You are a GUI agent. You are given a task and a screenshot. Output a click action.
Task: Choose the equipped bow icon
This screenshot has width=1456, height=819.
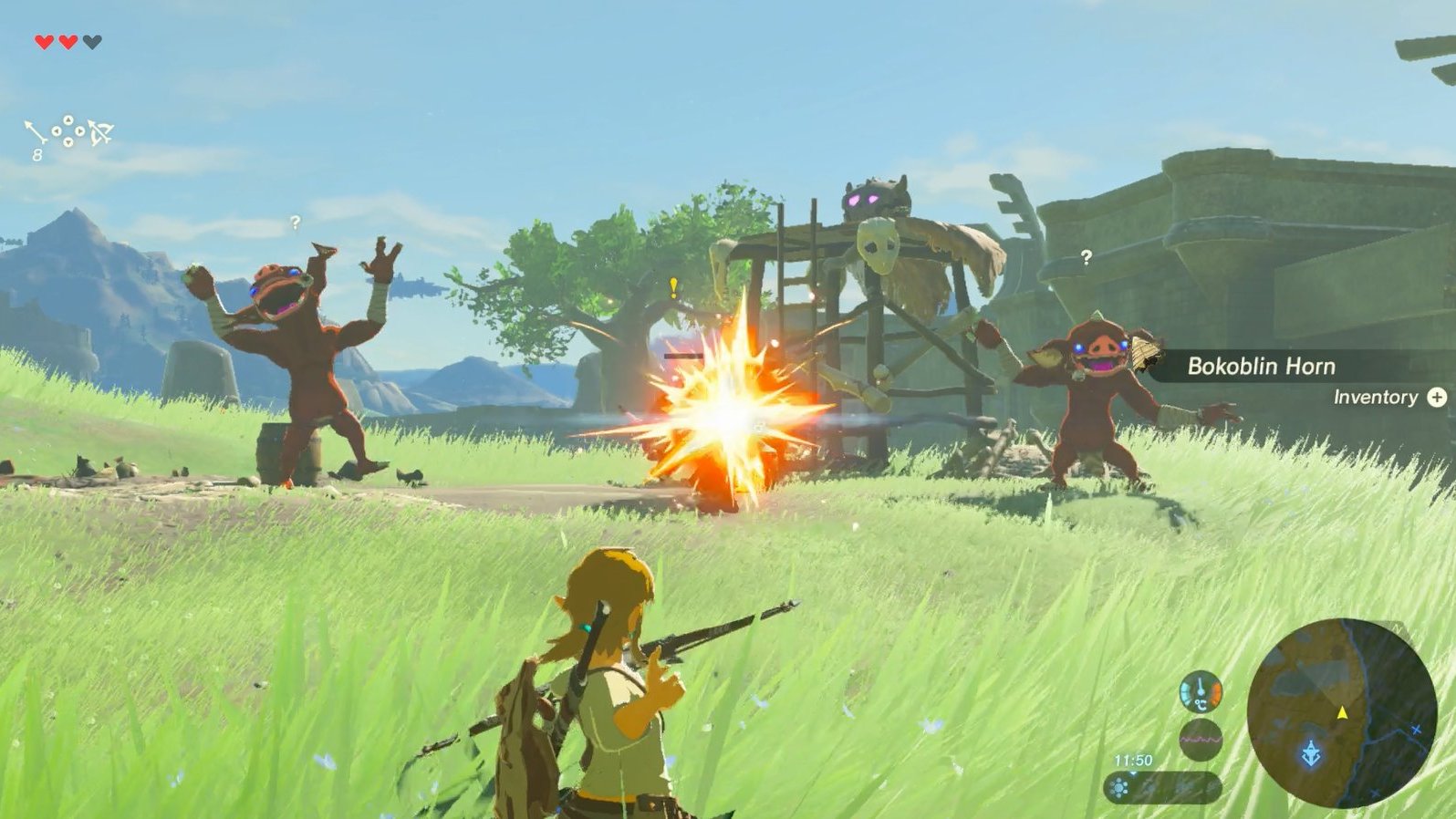click(x=100, y=133)
